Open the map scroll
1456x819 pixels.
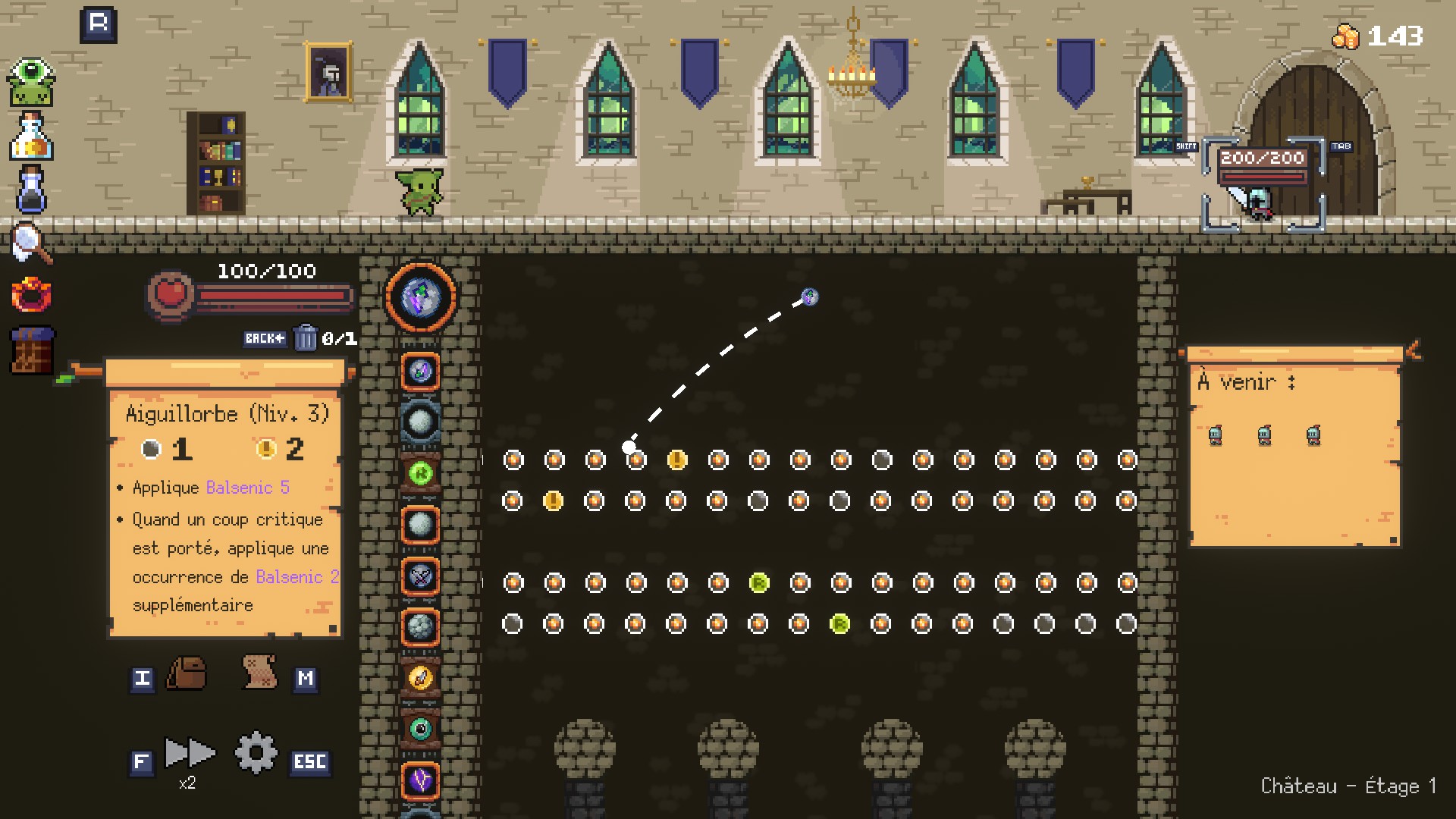coord(259,672)
